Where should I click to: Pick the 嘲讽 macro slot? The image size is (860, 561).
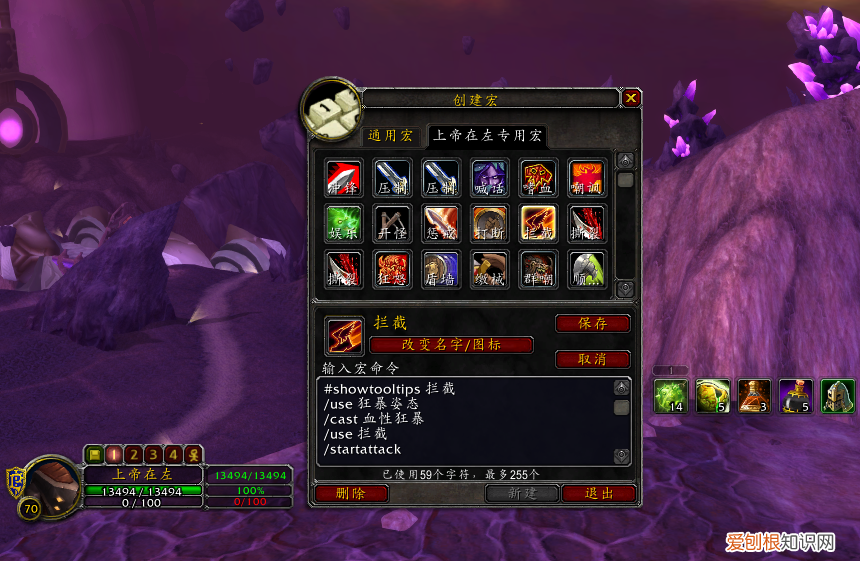point(587,177)
